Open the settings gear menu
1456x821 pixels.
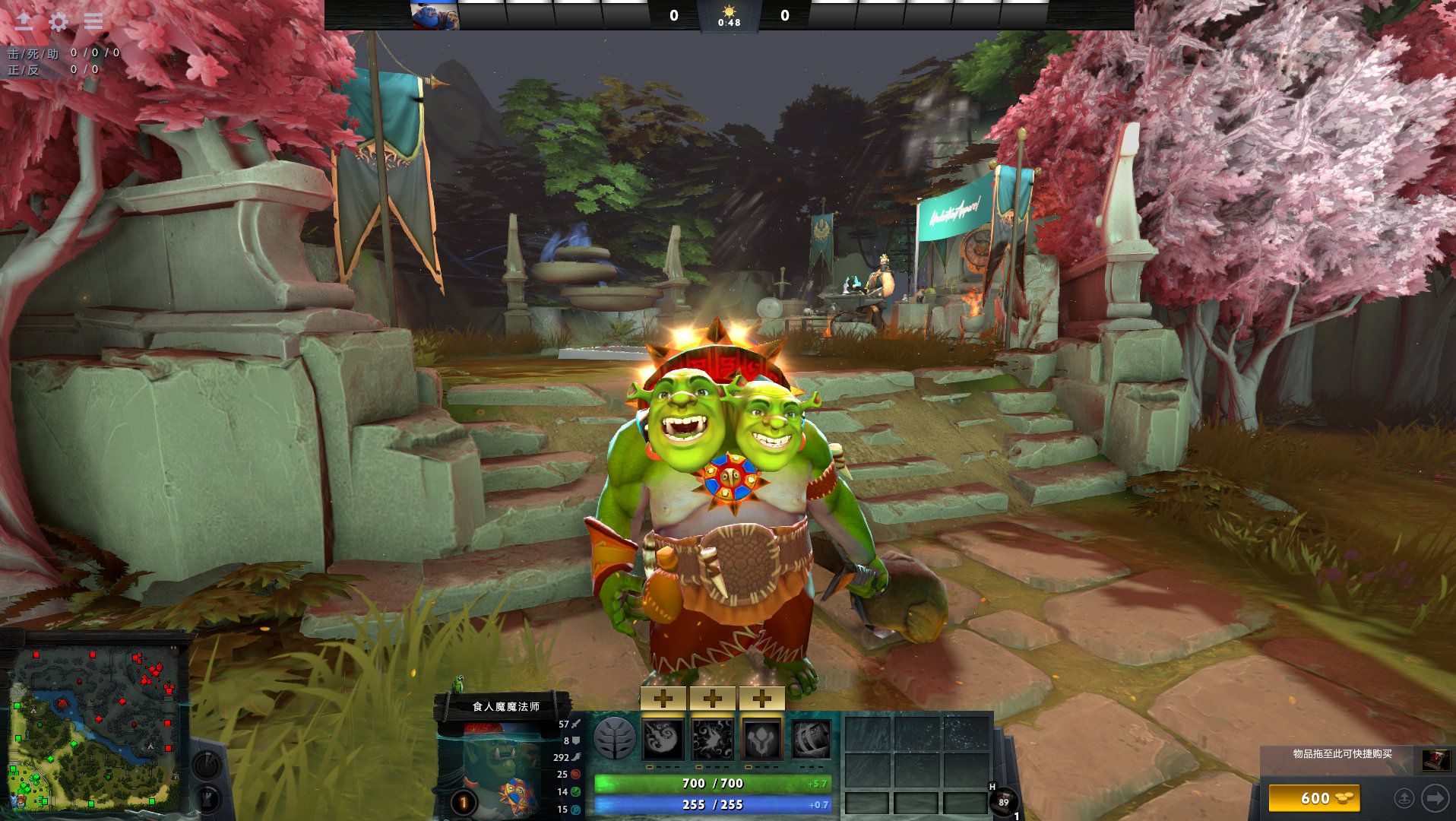pyautogui.click(x=59, y=22)
